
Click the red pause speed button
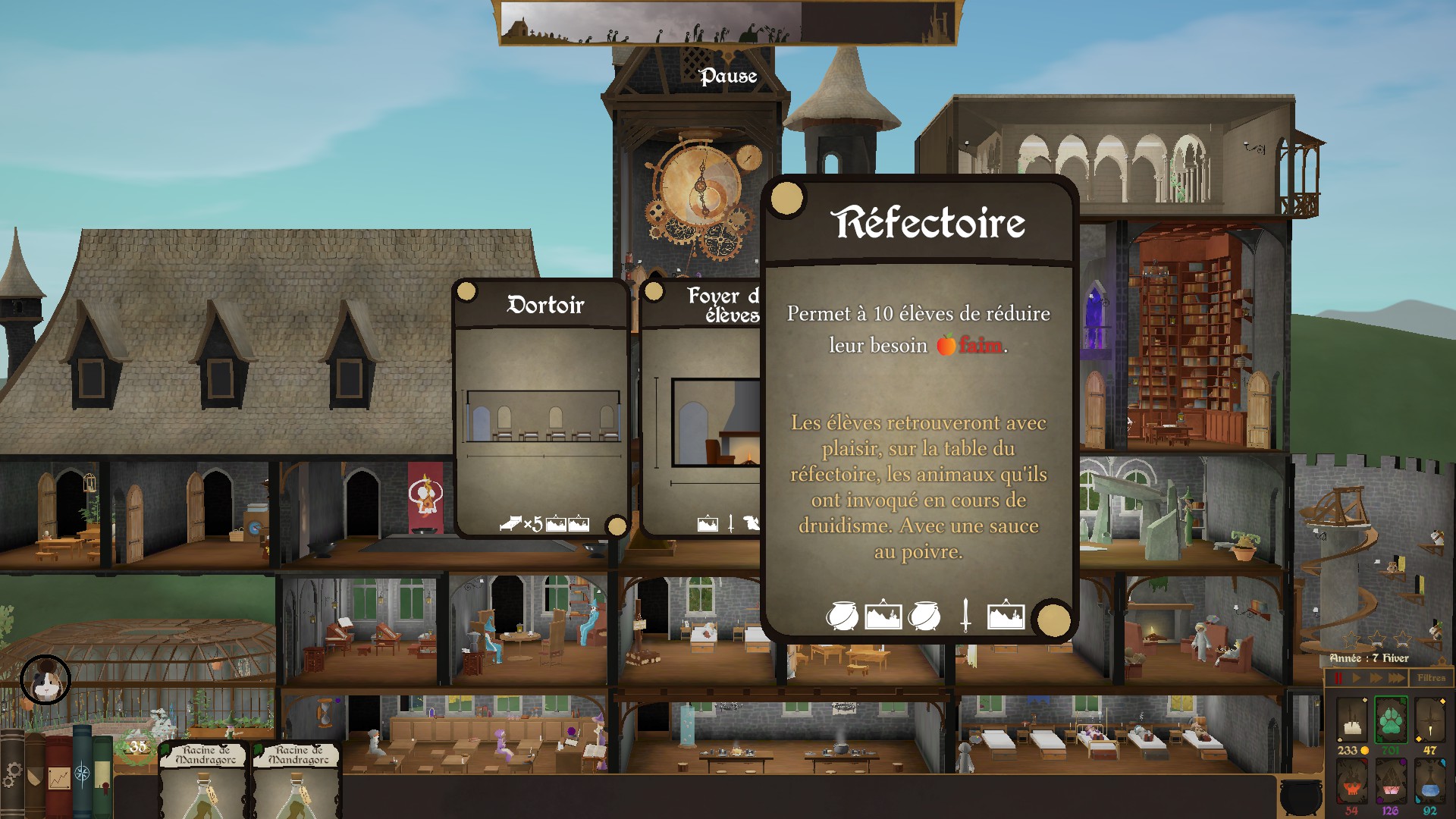1339,678
